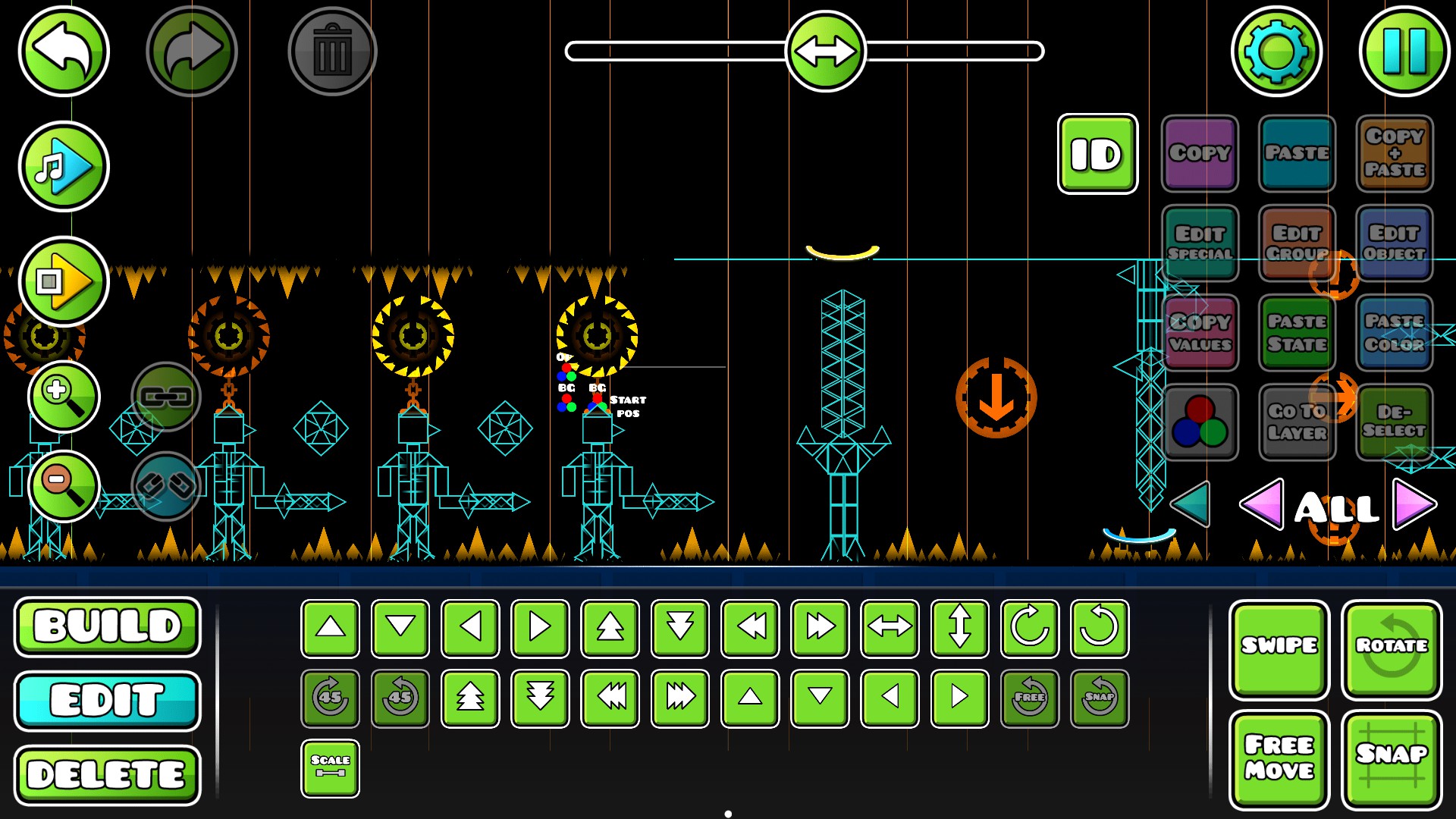The width and height of the screenshot is (1456, 819).
Task: Open the editor settings gear
Action: (x=1276, y=51)
